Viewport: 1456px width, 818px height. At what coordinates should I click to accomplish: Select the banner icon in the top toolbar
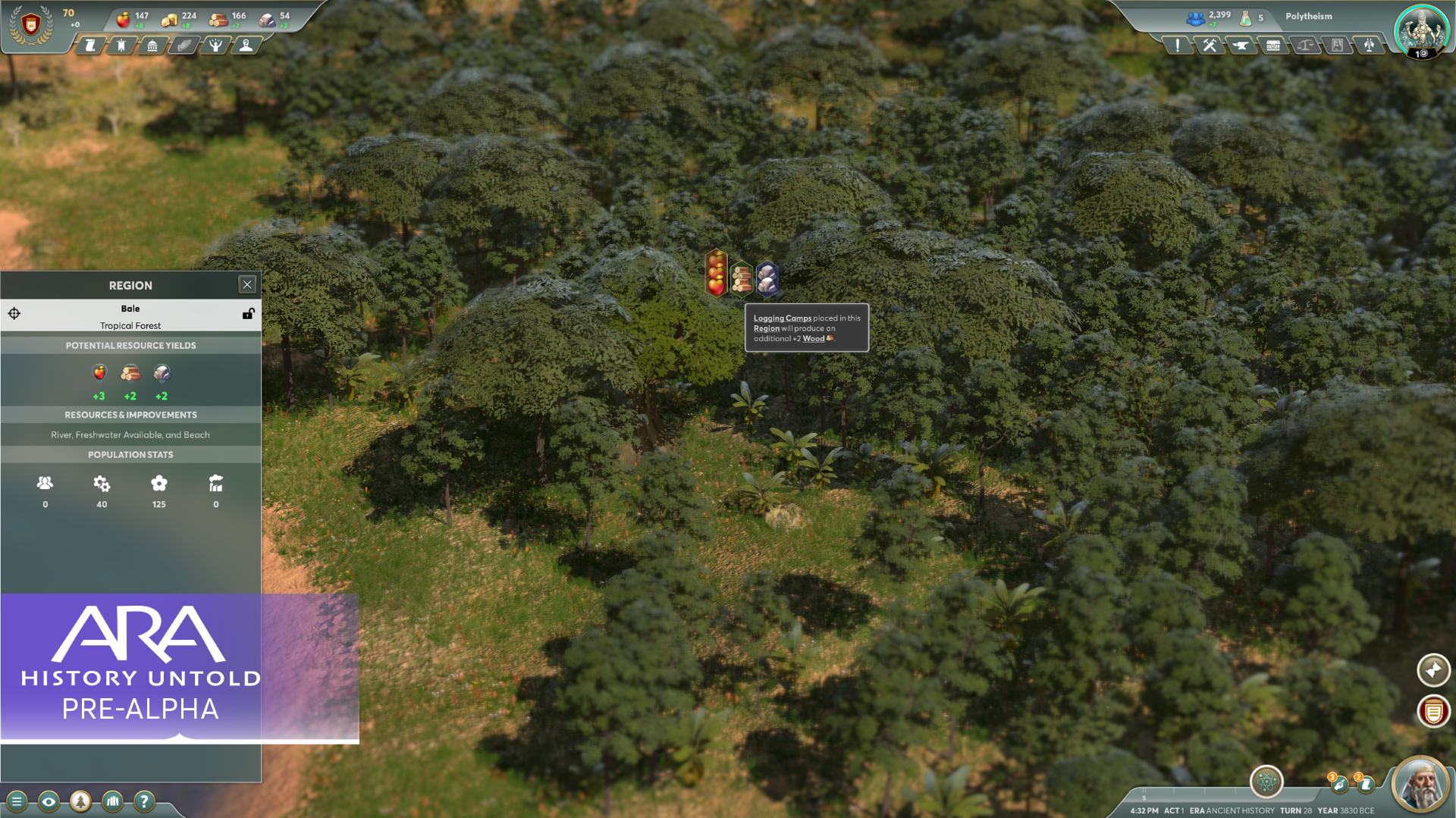[121, 45]
